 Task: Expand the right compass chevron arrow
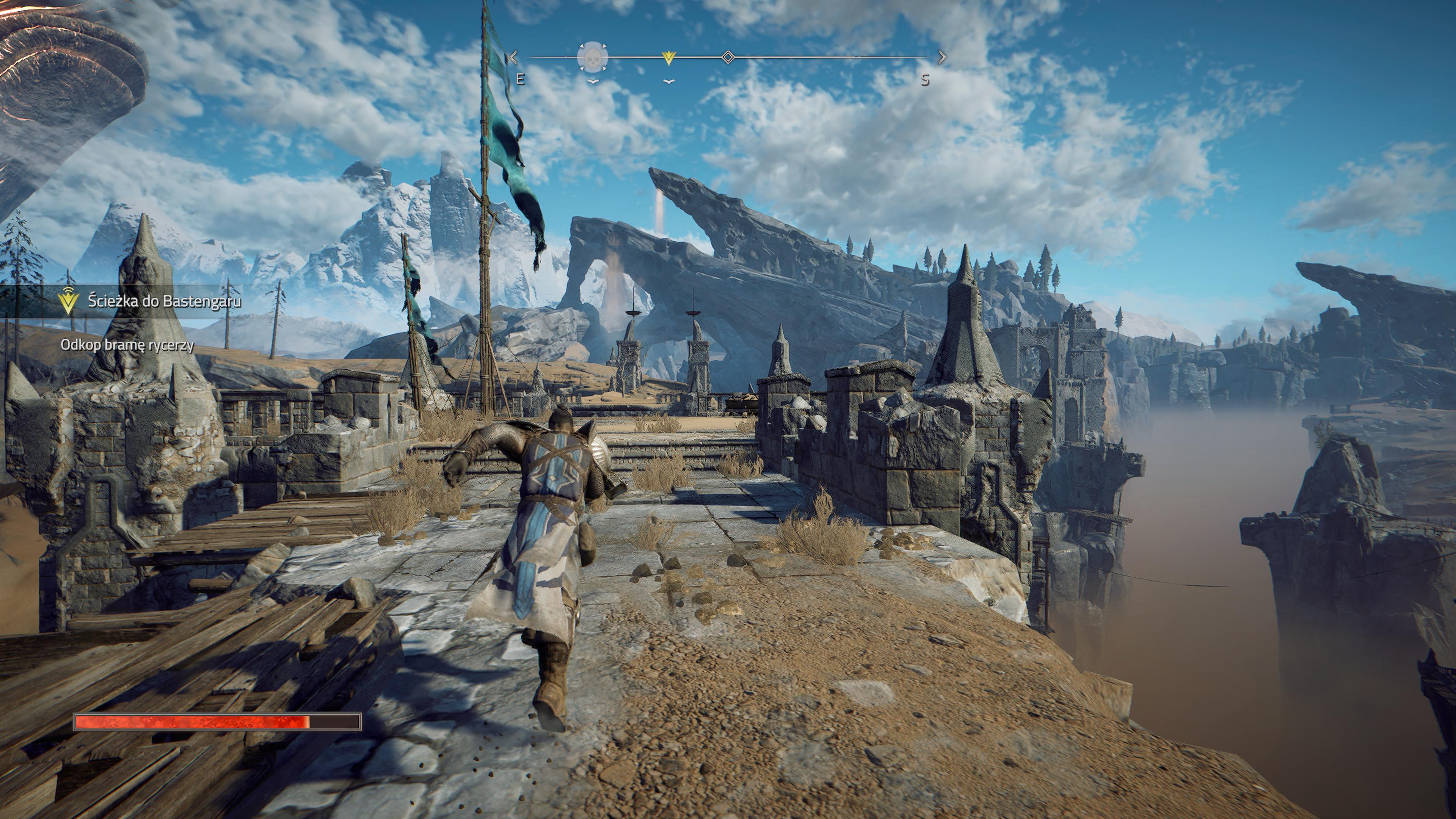click(x=942, y=56)
